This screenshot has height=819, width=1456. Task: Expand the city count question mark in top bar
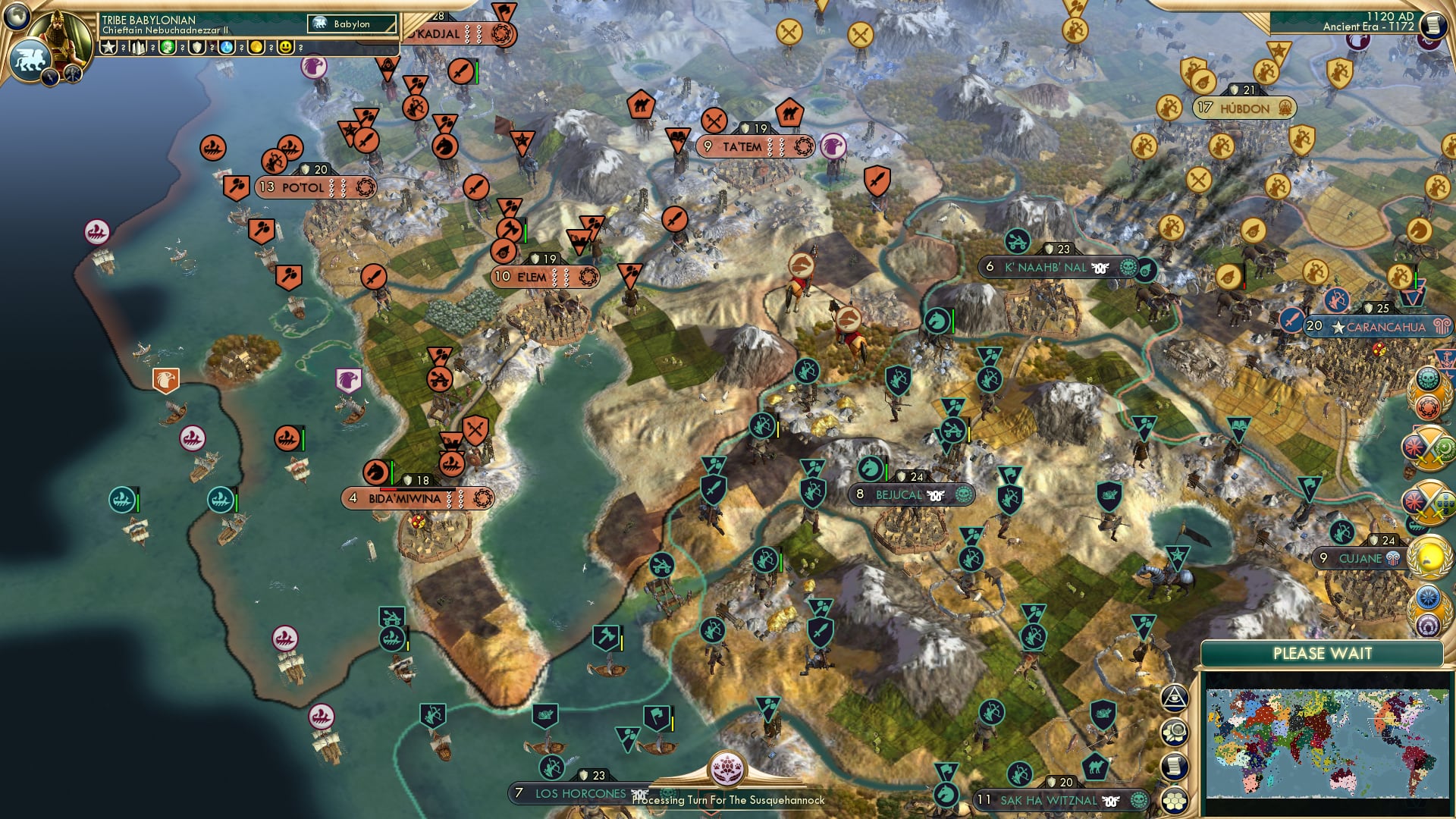point(152,49)
